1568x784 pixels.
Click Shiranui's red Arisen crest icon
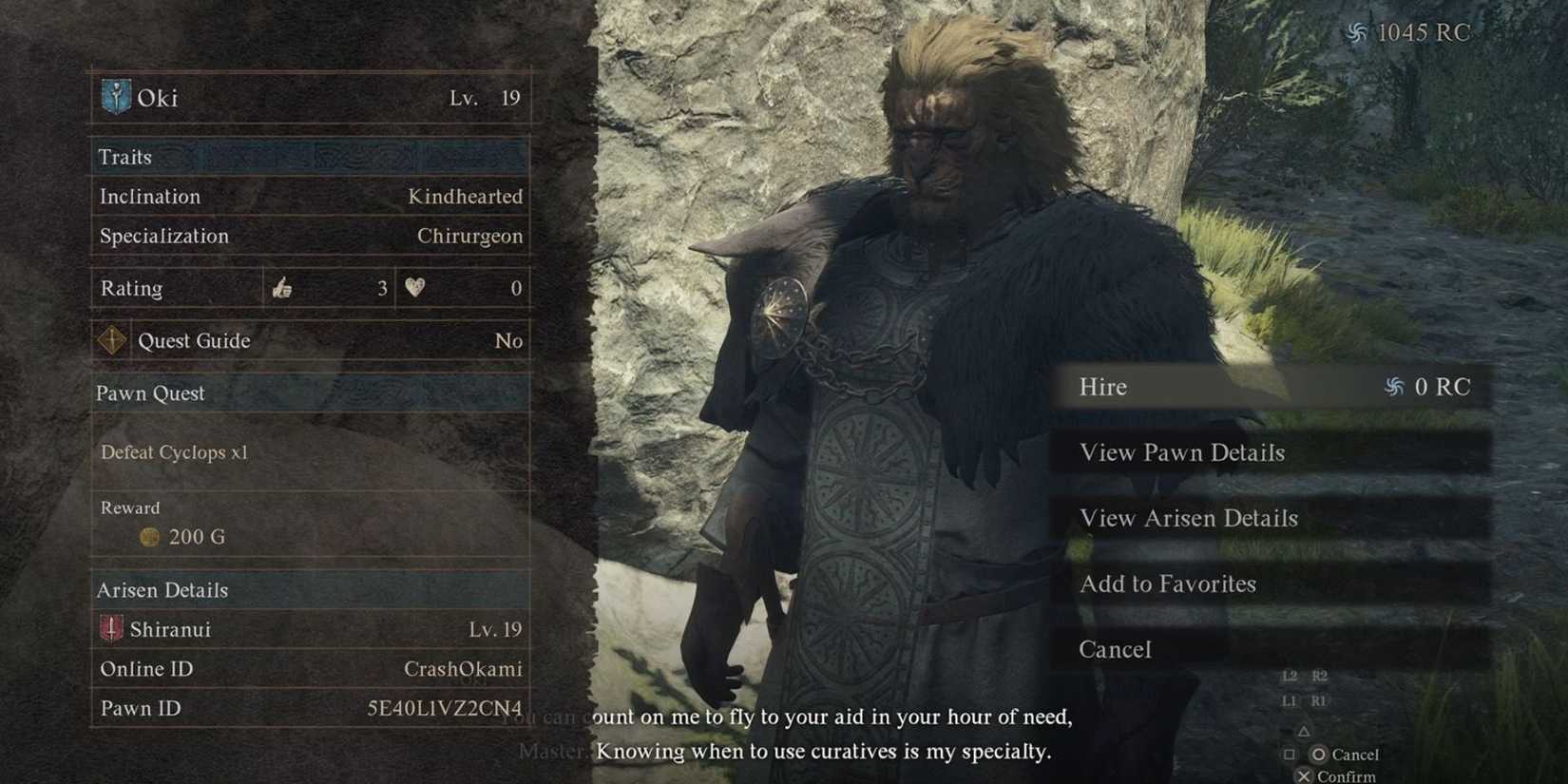coord(112,628)
